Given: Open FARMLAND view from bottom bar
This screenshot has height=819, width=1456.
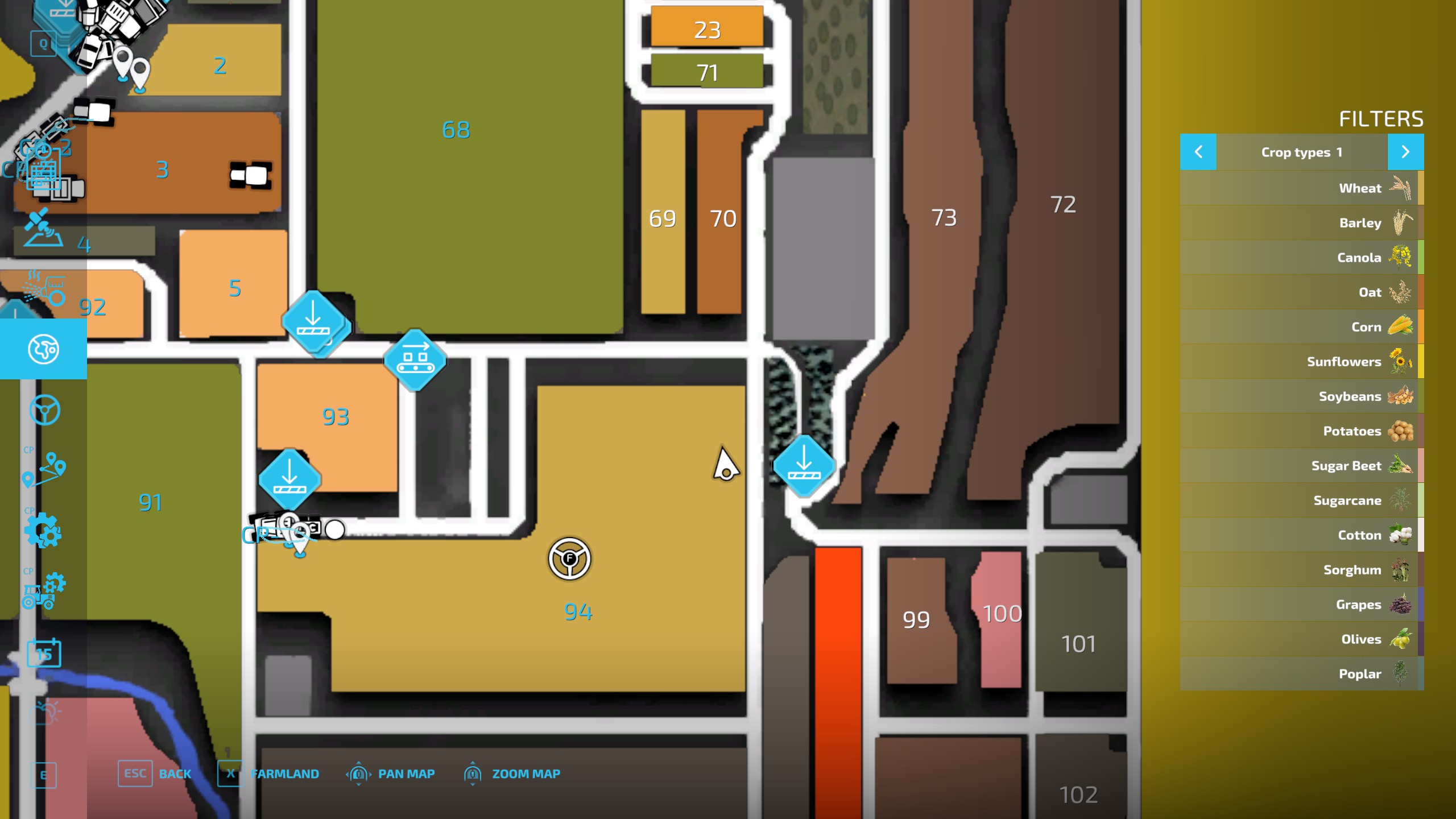Looking at the screenshot, I should point(284,773).
